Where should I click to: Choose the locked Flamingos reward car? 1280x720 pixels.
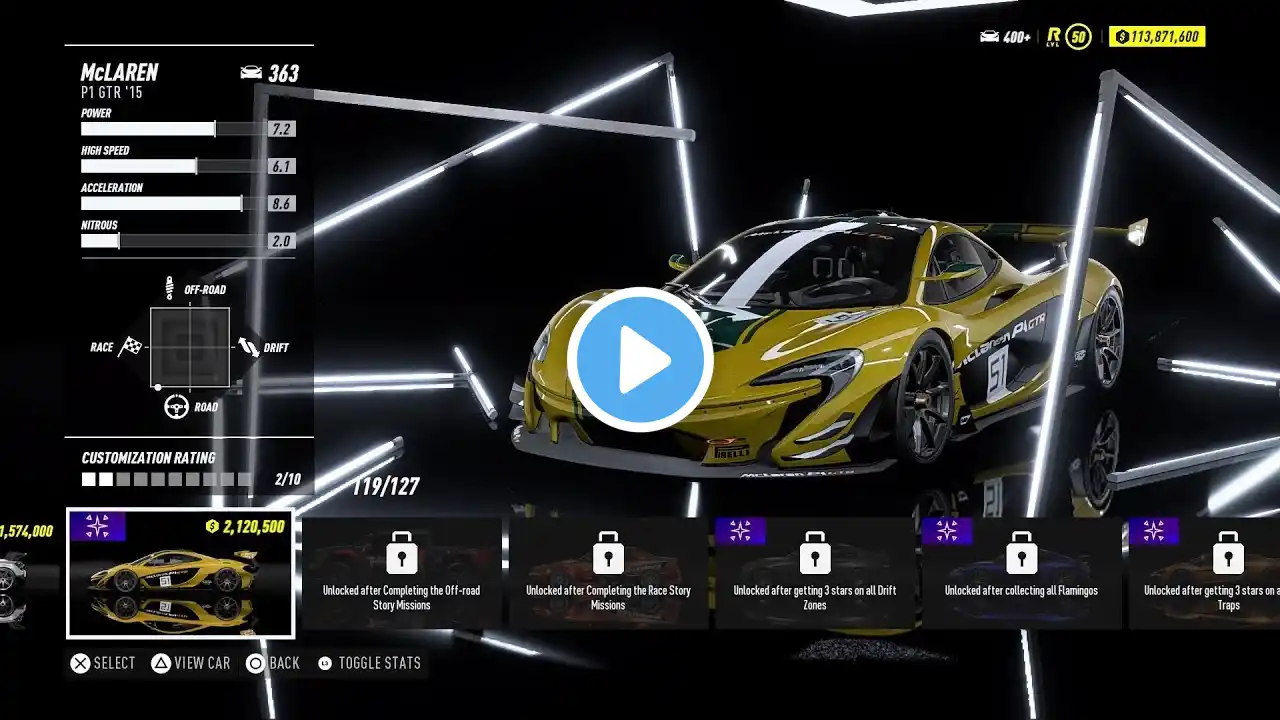click(x=1021, y=573)
